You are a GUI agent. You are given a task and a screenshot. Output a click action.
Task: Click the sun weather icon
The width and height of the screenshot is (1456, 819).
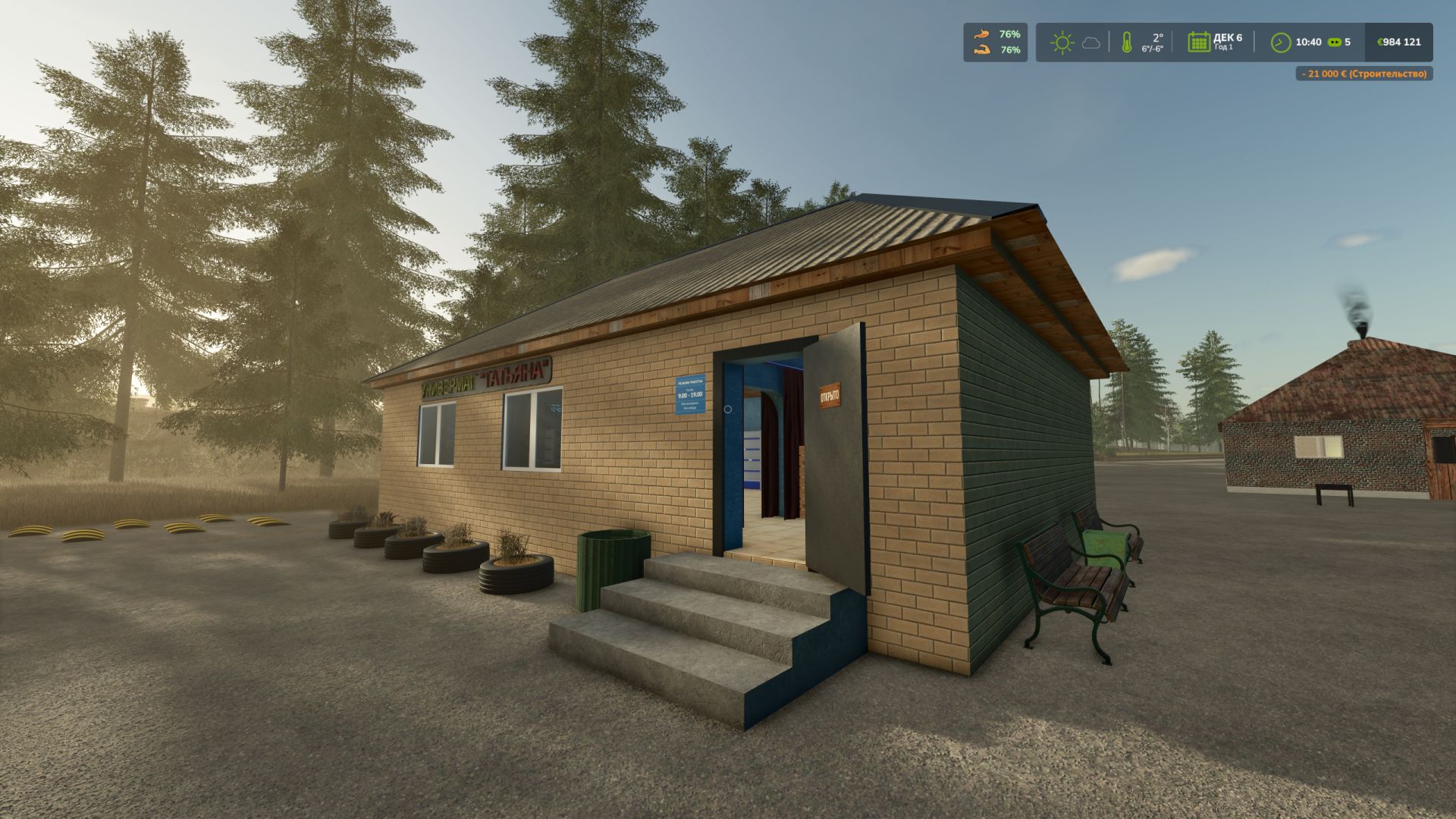coord(1062,43)
